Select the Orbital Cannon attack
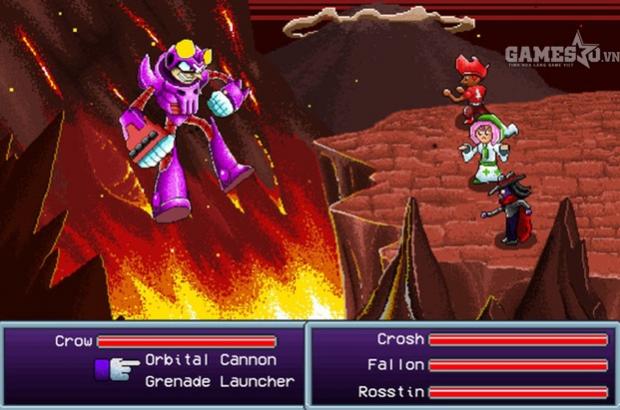The image size is (620, 410). click(210, 360)
